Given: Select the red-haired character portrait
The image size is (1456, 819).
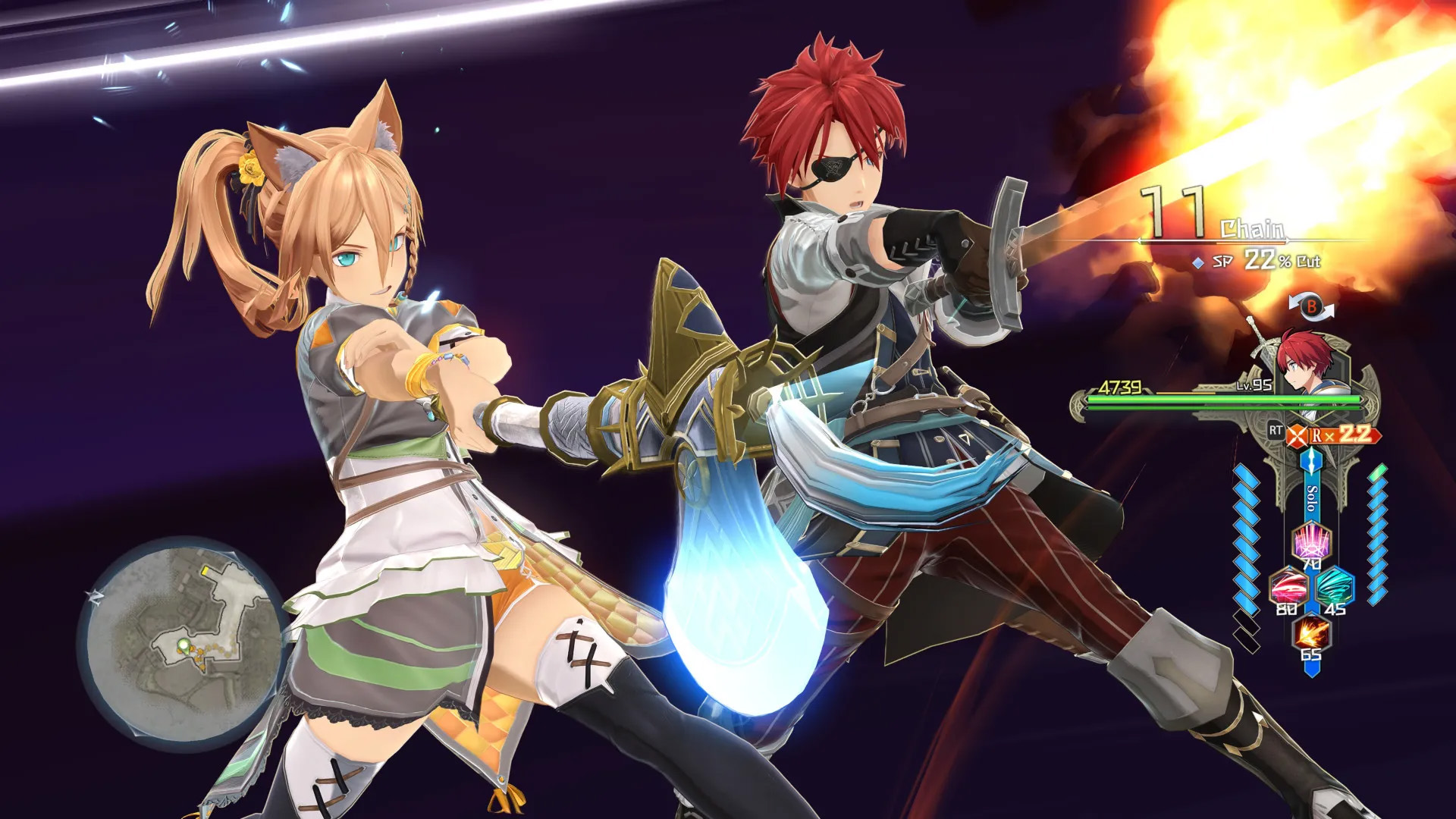Looking at the screenshot, I should pos(1306,361).
